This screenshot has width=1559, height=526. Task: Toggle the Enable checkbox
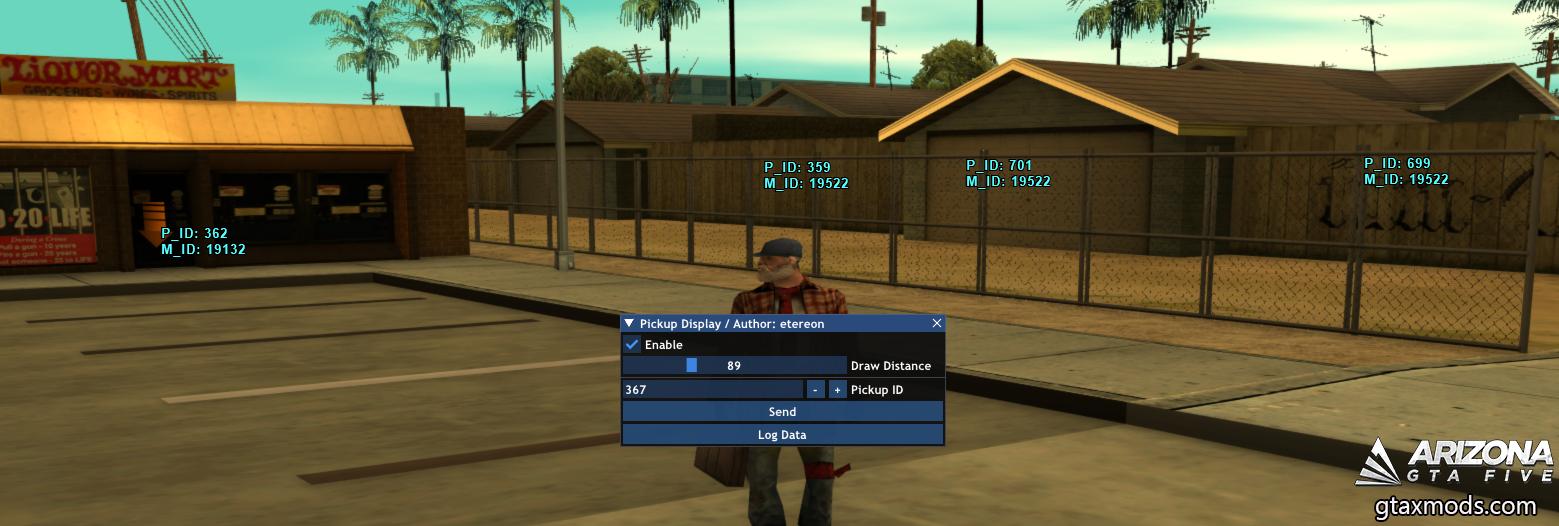click(632, 345)
